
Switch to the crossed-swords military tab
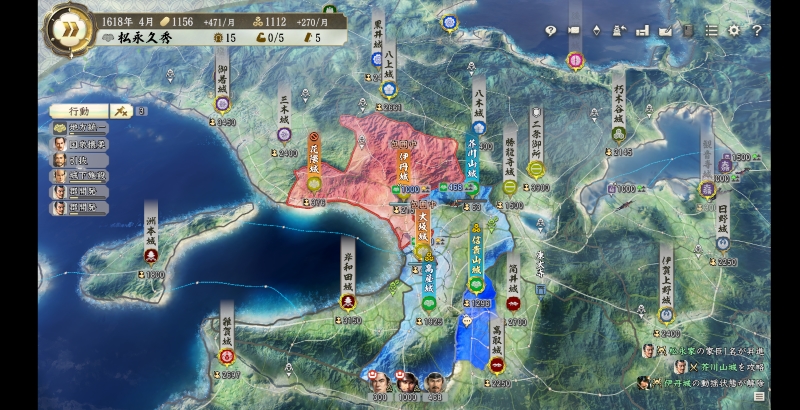[121, 111]
